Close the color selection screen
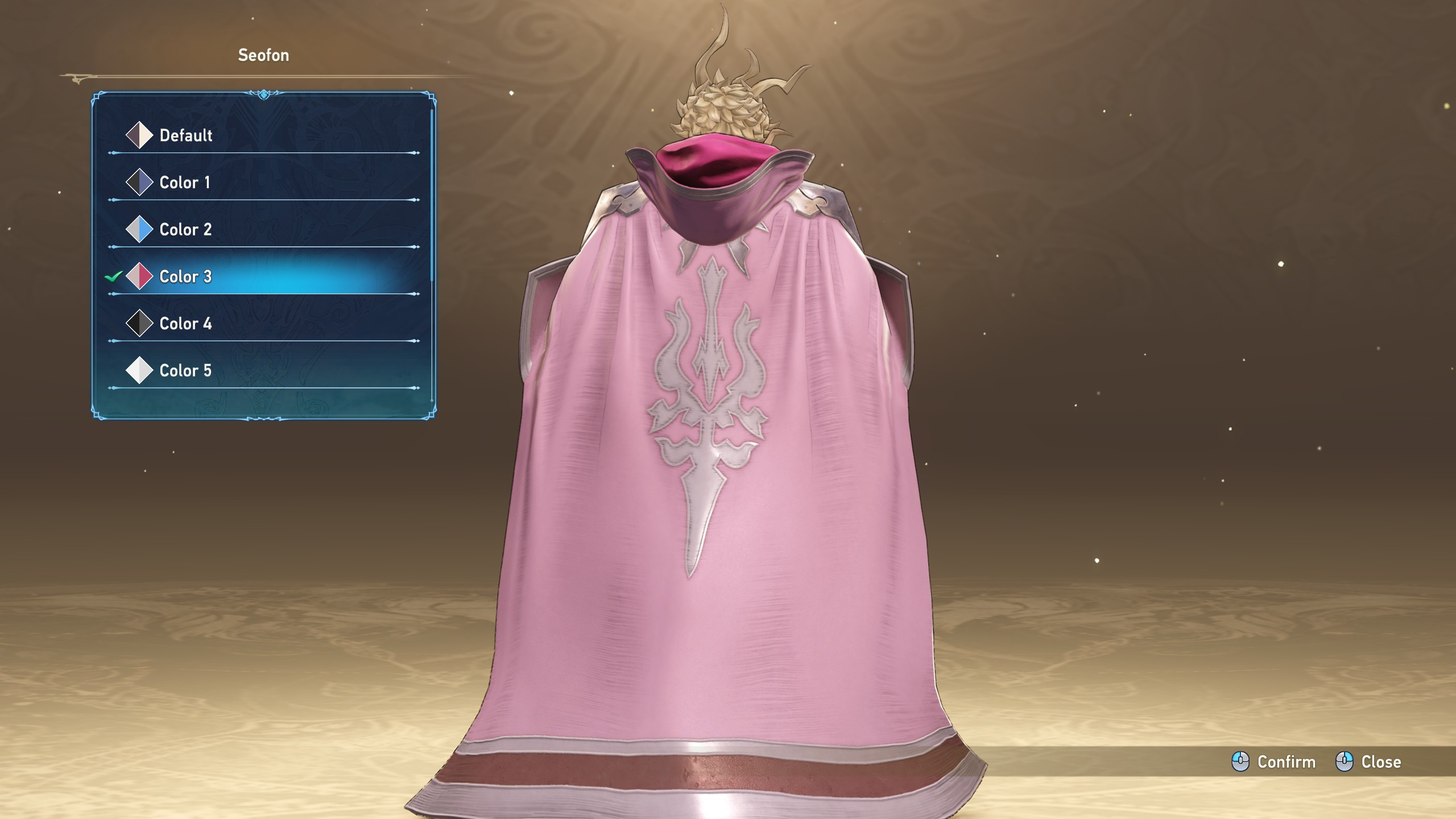Image resolution: width=1456 pixels, height=819 pixels. [1368, 762]
